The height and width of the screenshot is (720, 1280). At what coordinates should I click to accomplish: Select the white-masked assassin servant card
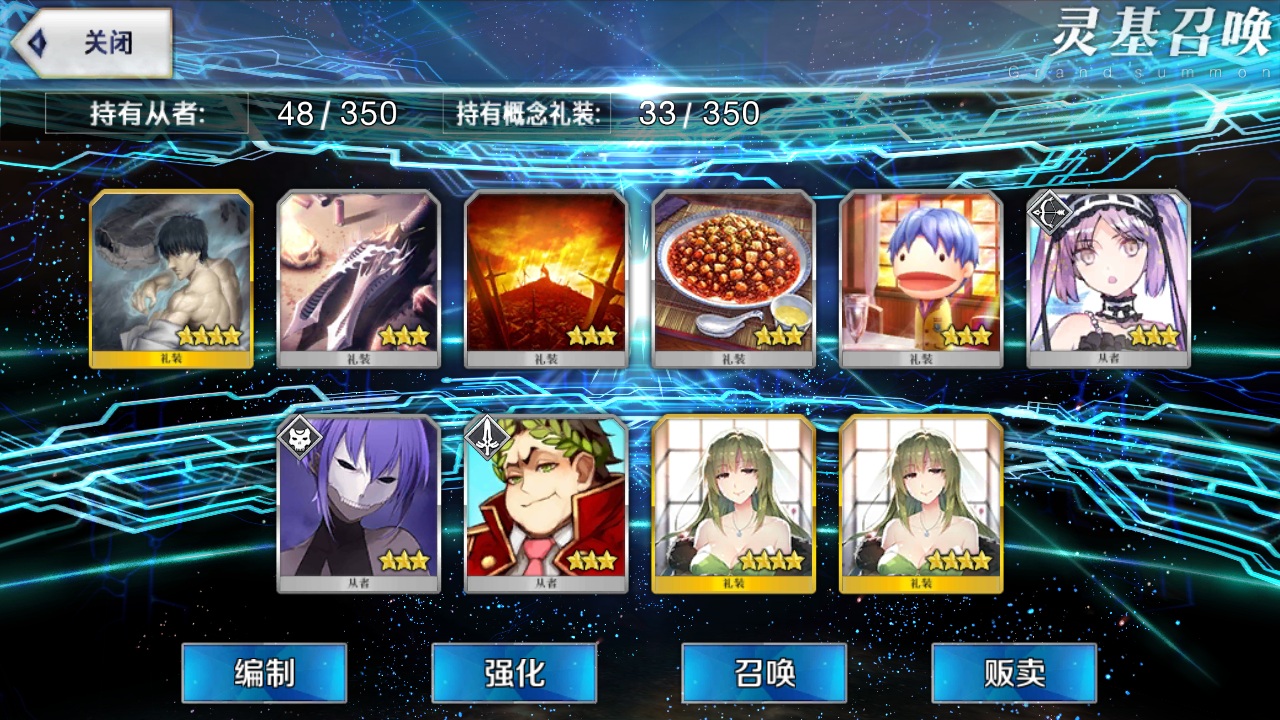coord(358,504)
